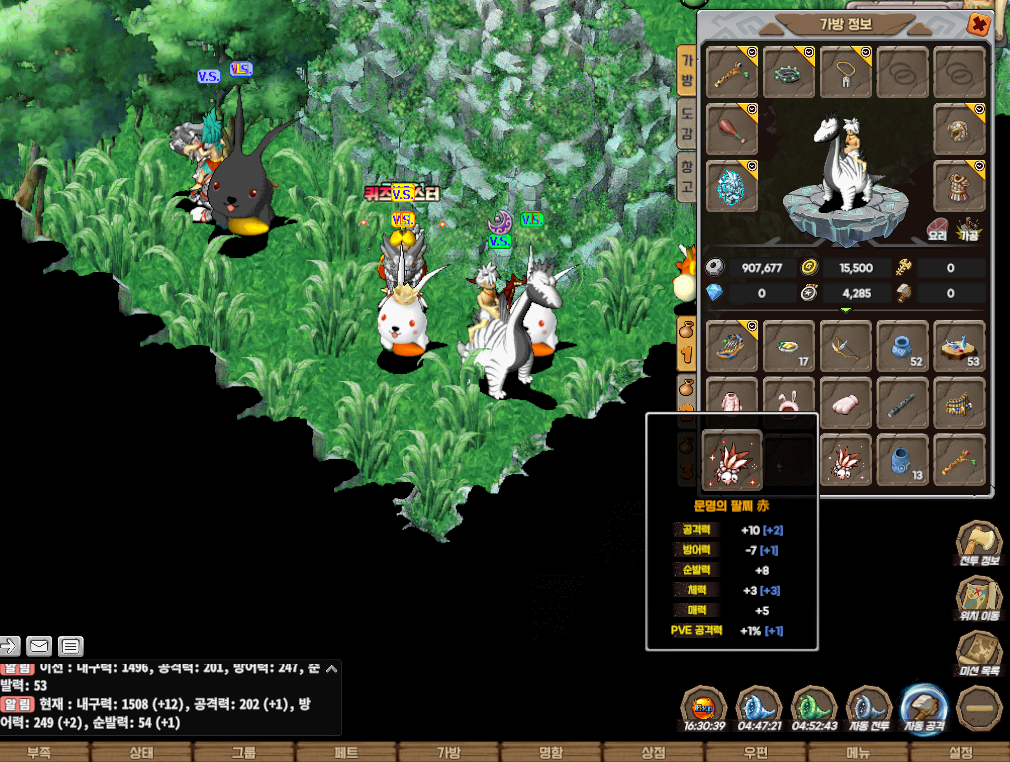Open the 우편 mail menu
Viewport: 1010px width, 762px height.
tap(755, 752)
